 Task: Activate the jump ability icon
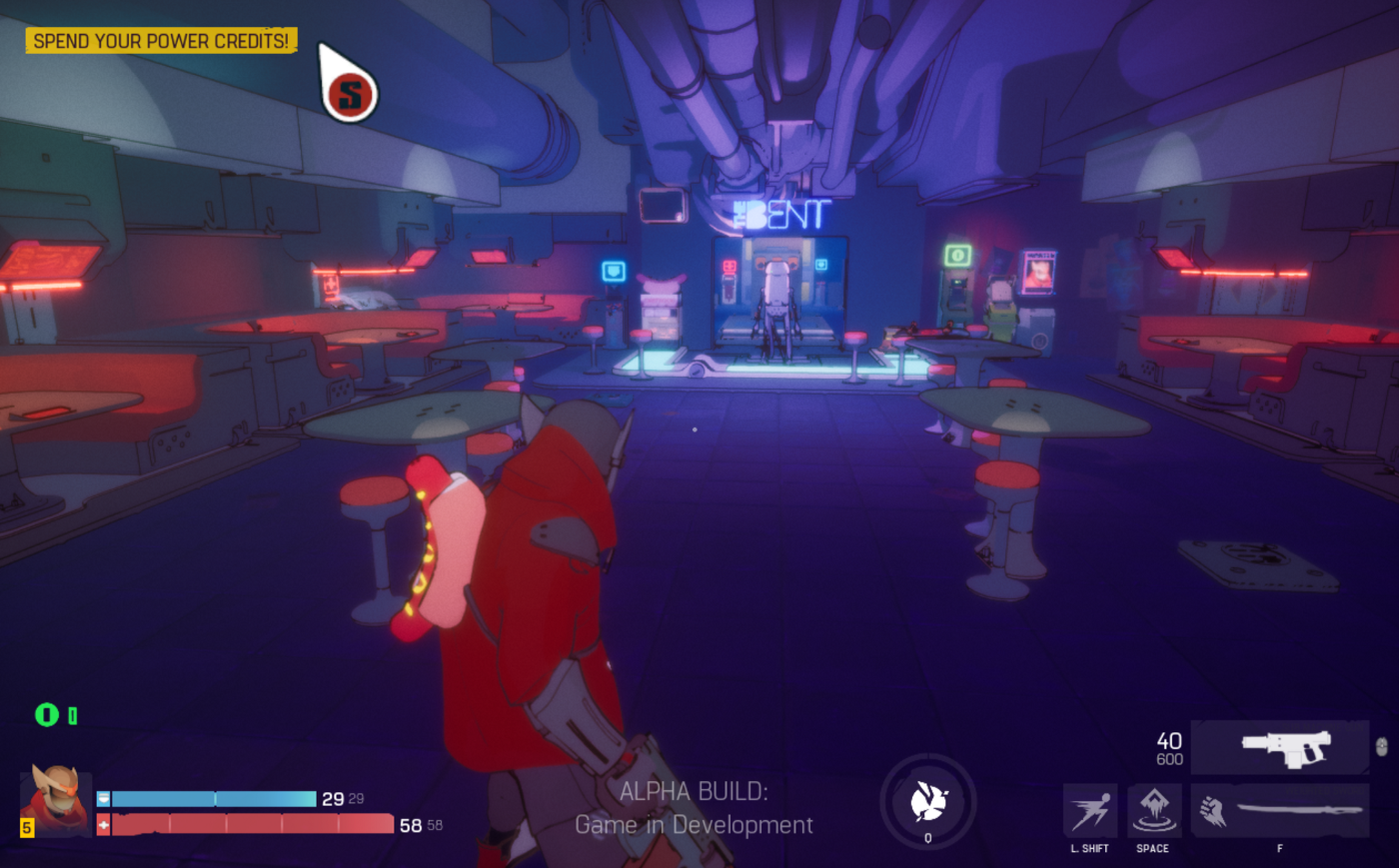[x=1153, y=810]
